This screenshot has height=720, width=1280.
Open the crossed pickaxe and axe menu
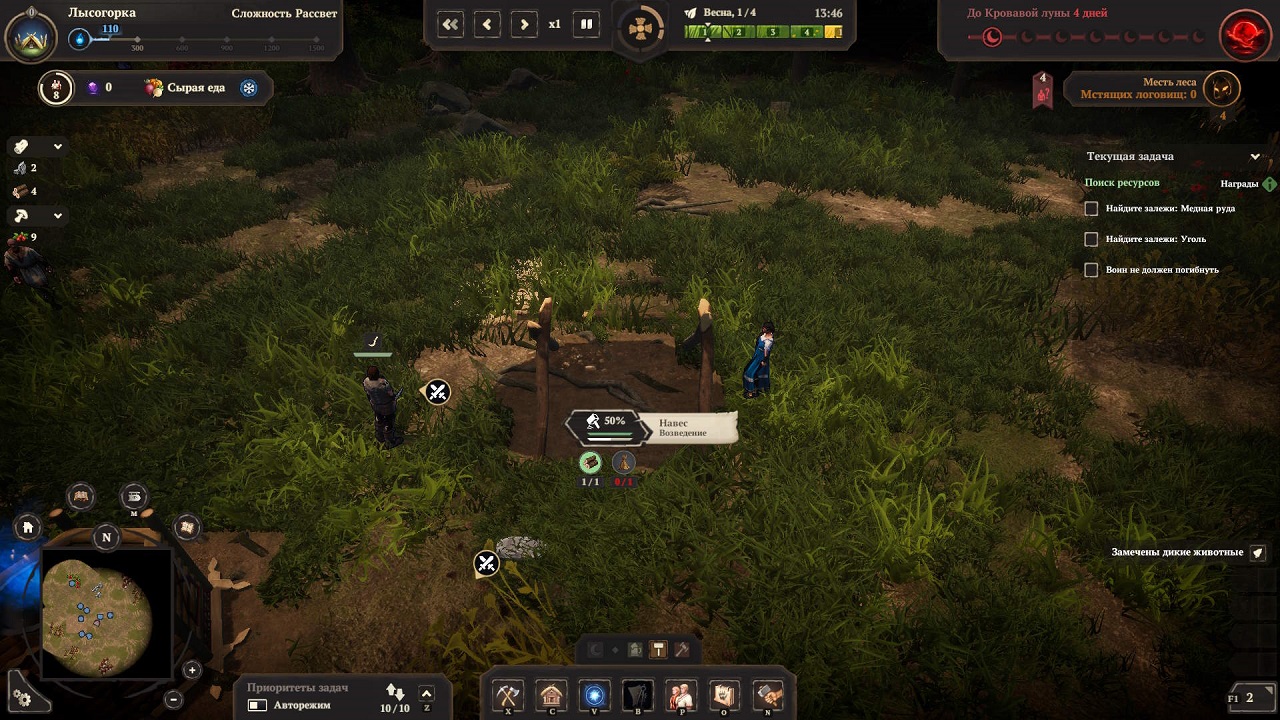point(509,694)
